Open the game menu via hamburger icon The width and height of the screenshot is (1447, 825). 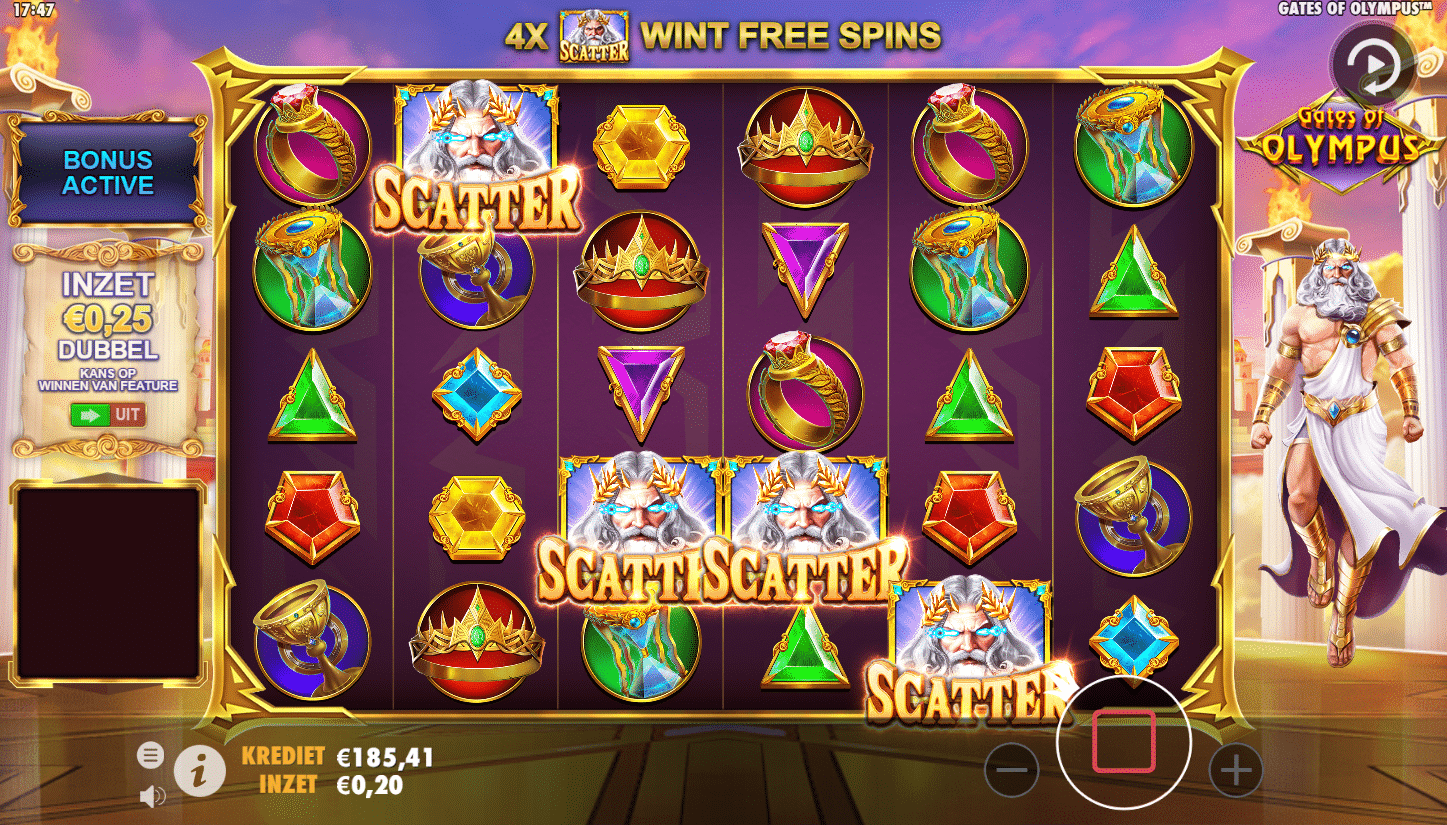click(x=151, y=756)
